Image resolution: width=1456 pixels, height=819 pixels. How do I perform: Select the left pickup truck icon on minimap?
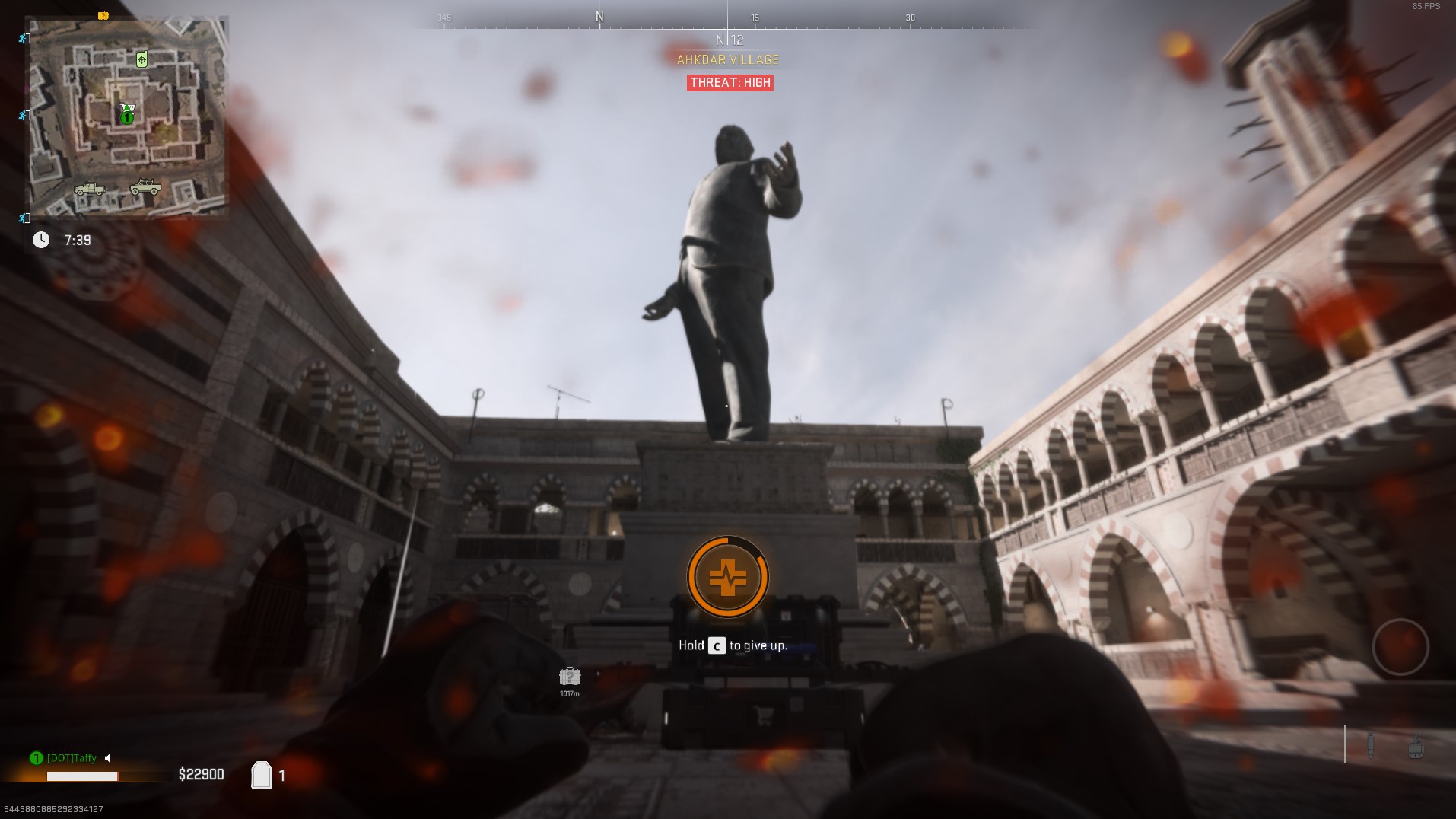[x=89, y=189]
